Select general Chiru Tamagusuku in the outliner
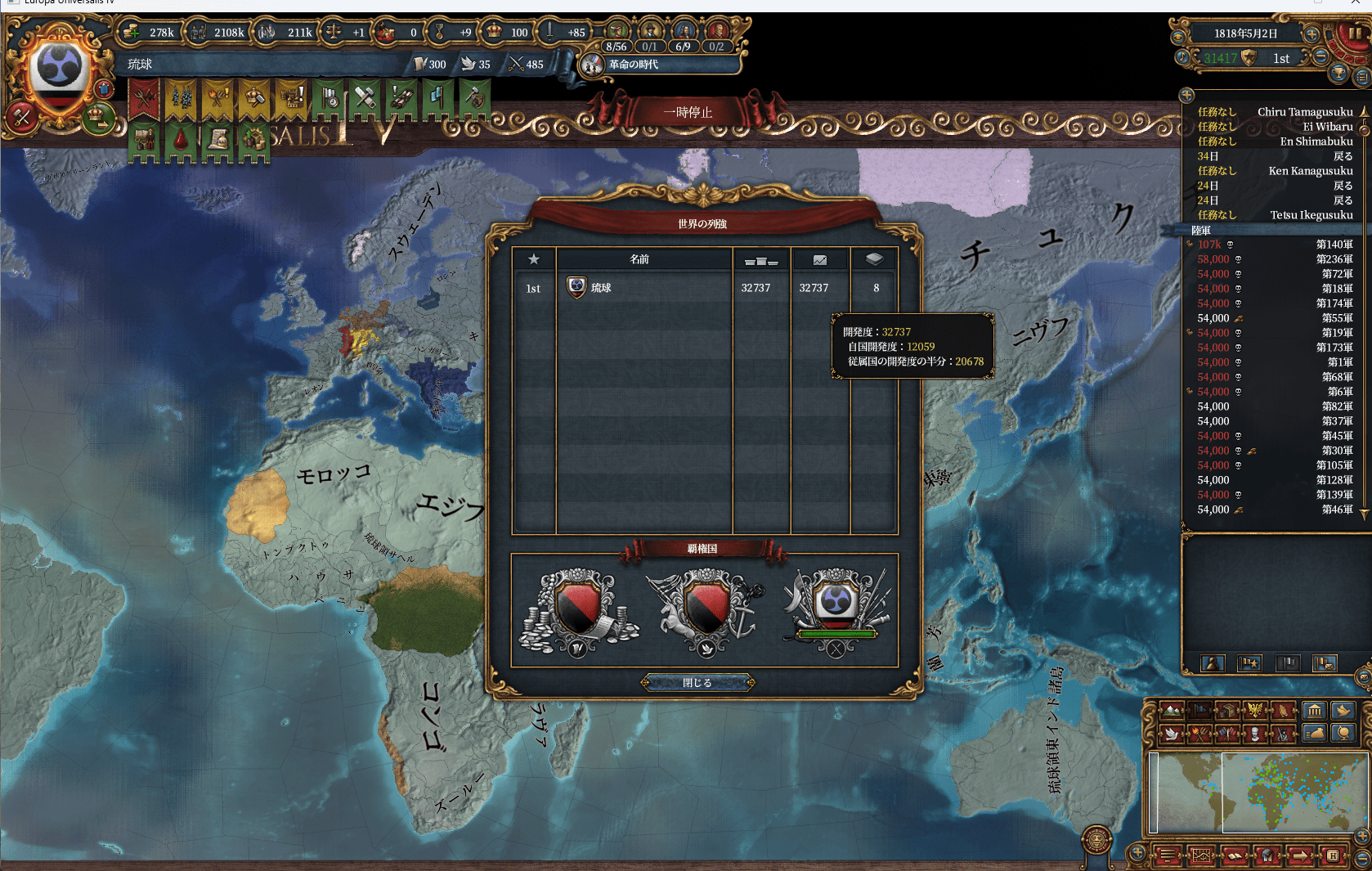Viewport: 1372px width, 871px height. pos(1304,112)
